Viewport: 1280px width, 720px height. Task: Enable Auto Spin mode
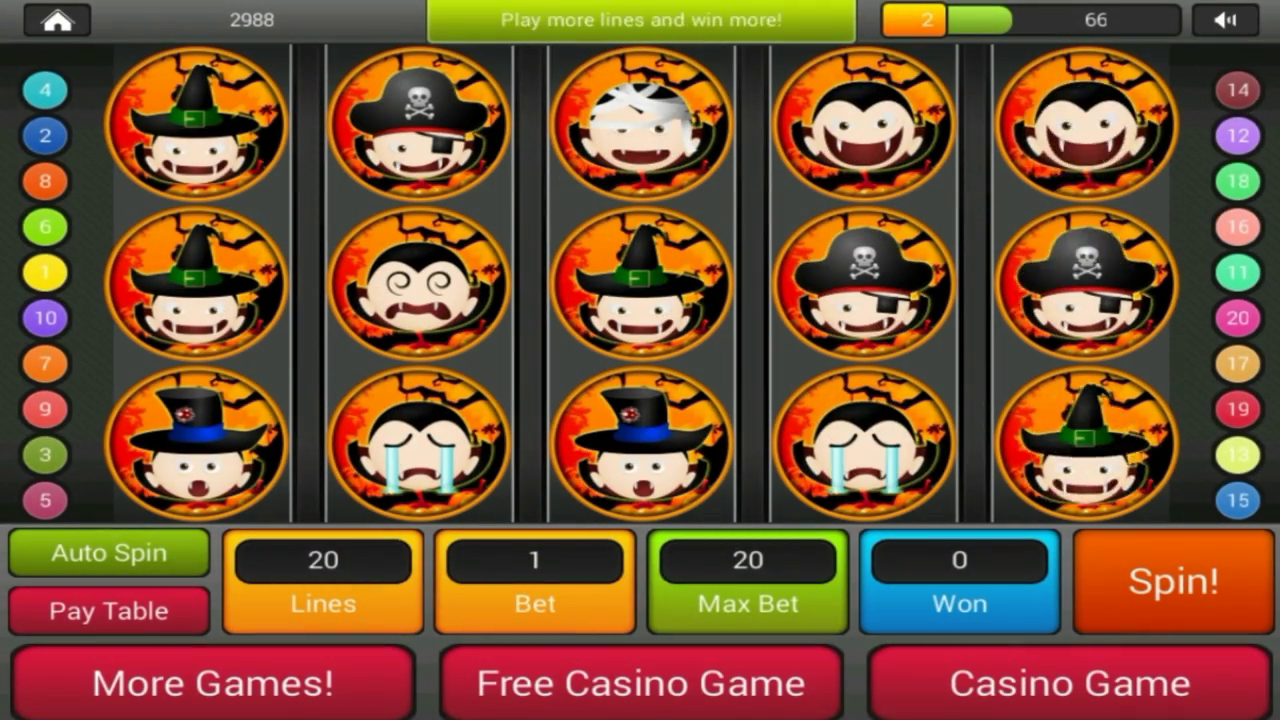pyautogui.click(x=108, y=553)
